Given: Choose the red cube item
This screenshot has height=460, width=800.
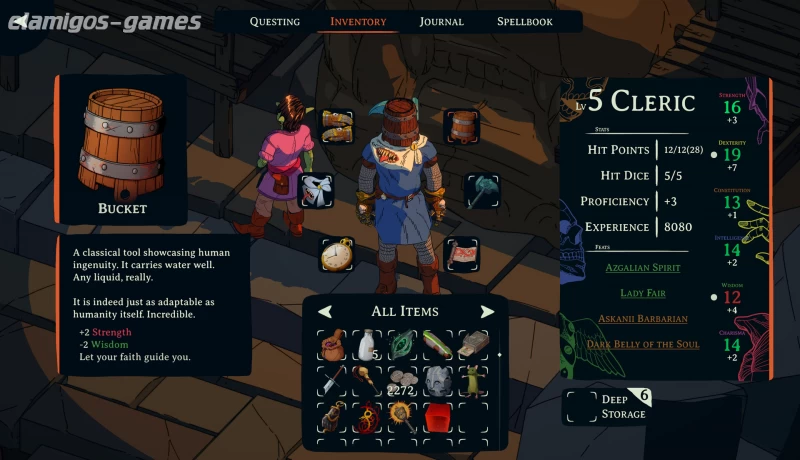Looking at the screenshot, I should (x=436, y=415).
